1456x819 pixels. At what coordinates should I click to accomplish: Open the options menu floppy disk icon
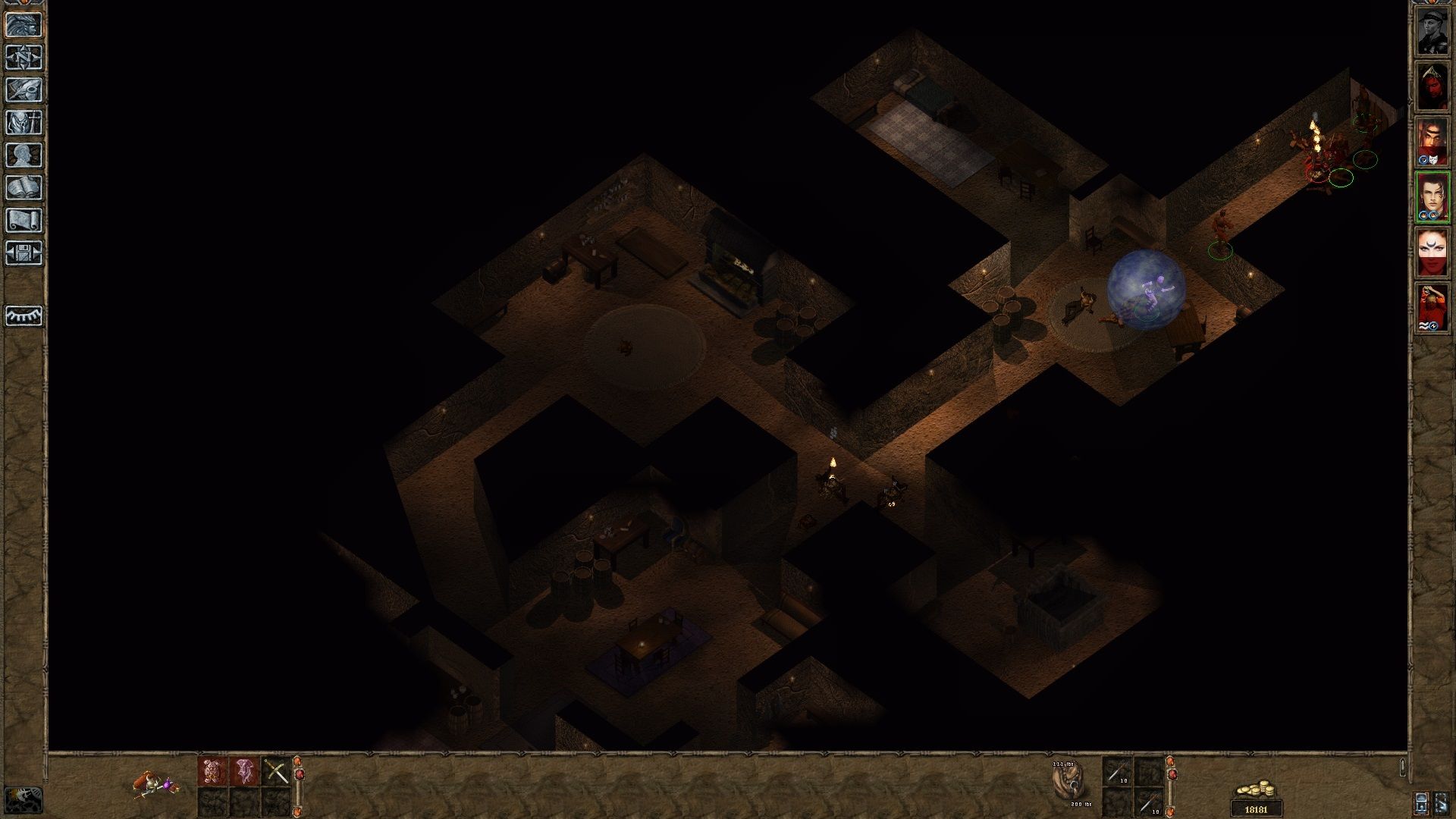[x=24, y=253]
